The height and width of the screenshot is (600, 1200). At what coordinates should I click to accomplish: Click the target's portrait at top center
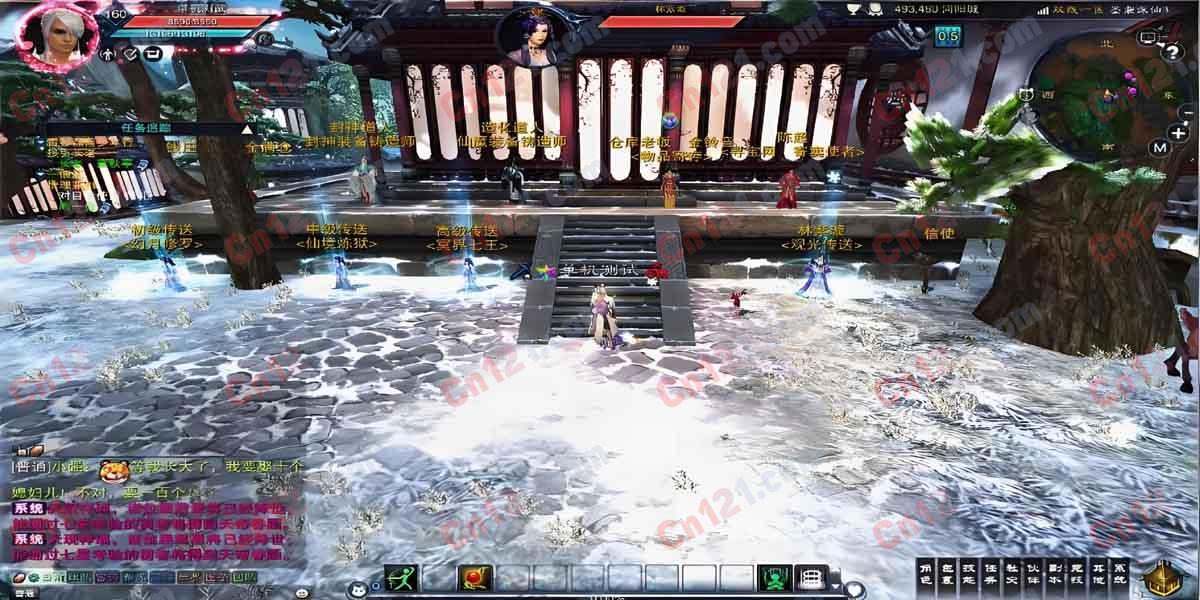click(530, 37)
